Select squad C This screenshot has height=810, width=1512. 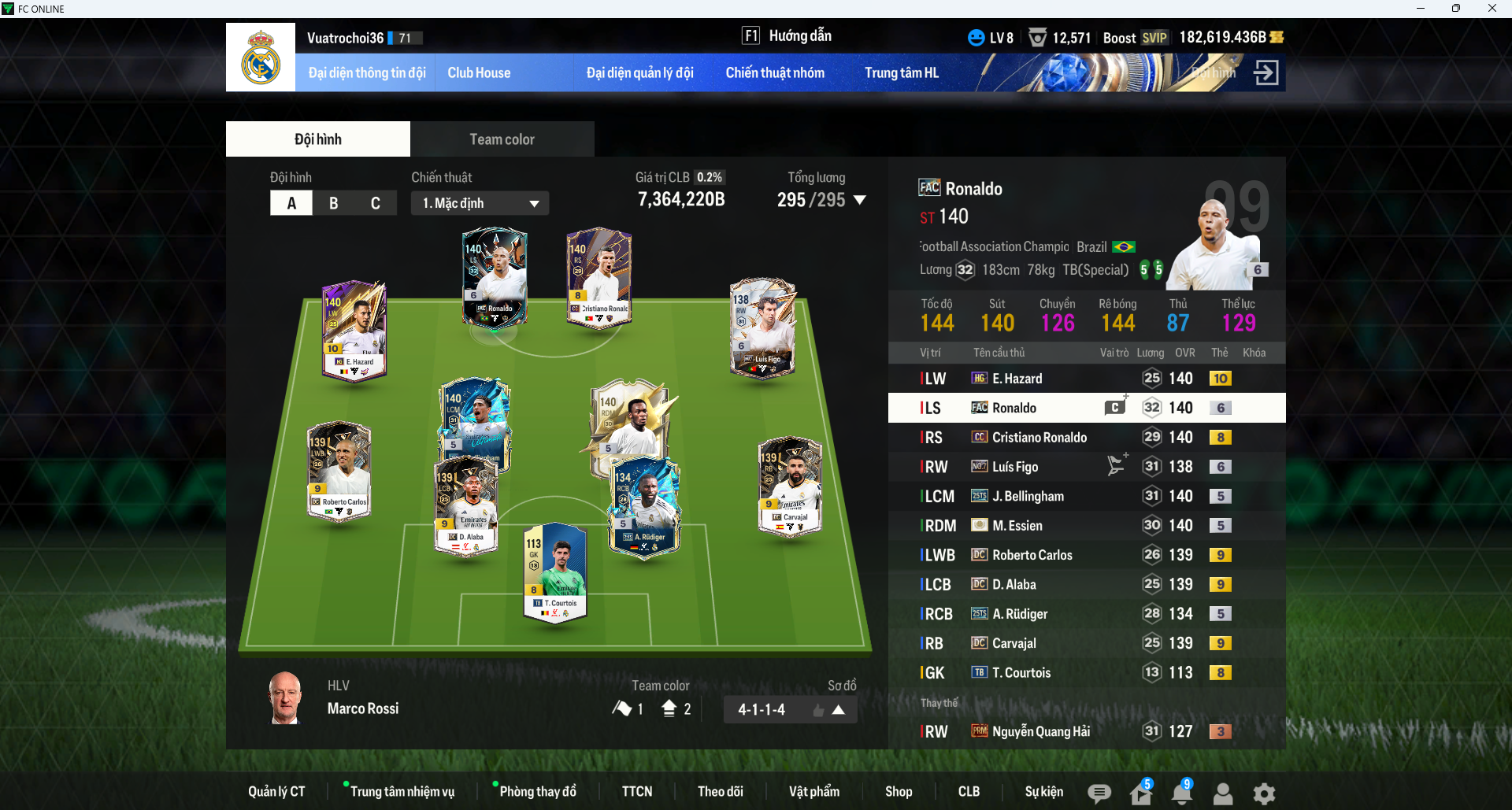click(375, 203)
